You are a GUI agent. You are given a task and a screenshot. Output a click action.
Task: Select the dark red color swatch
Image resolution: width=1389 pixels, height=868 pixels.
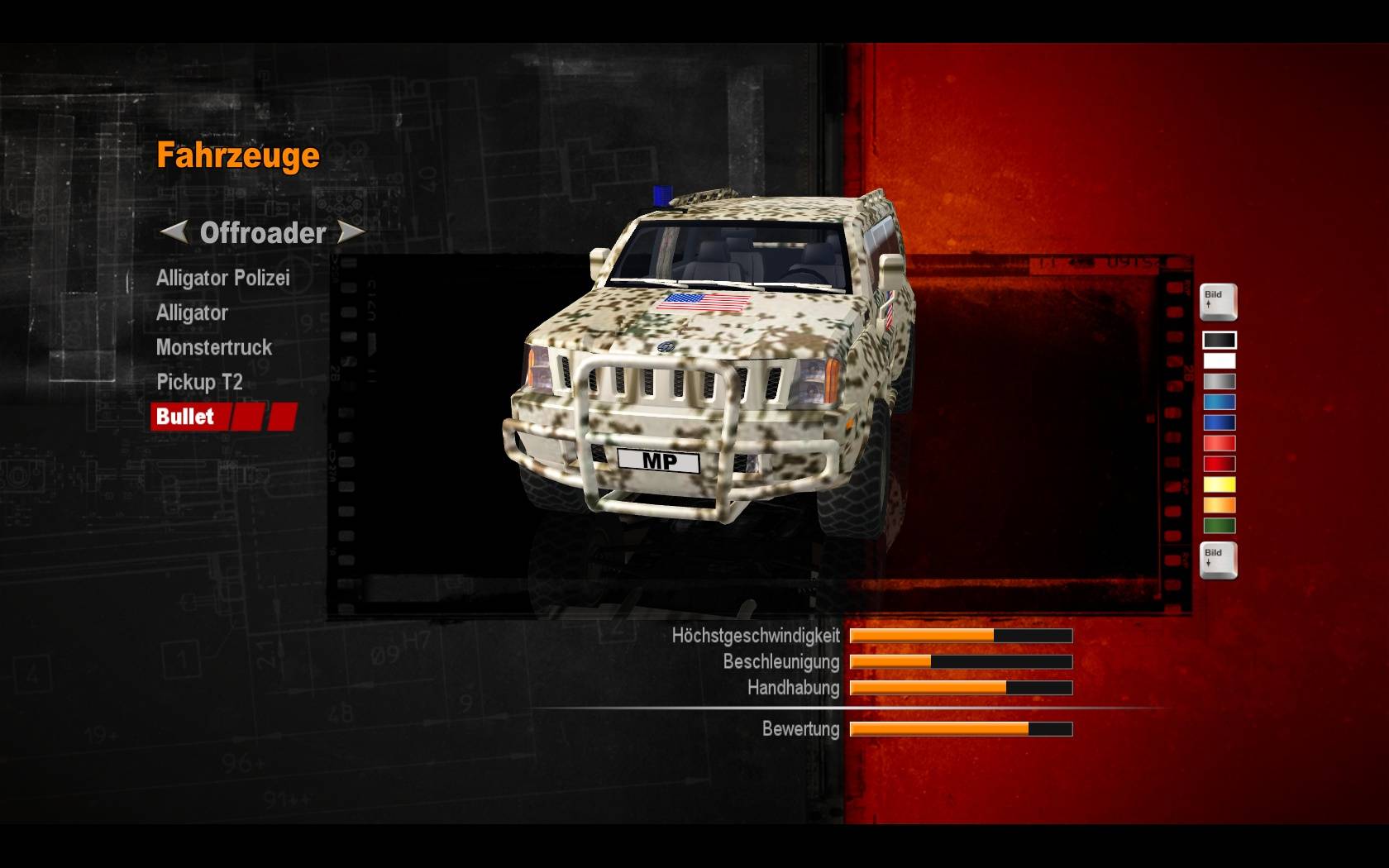(1219, 464)
